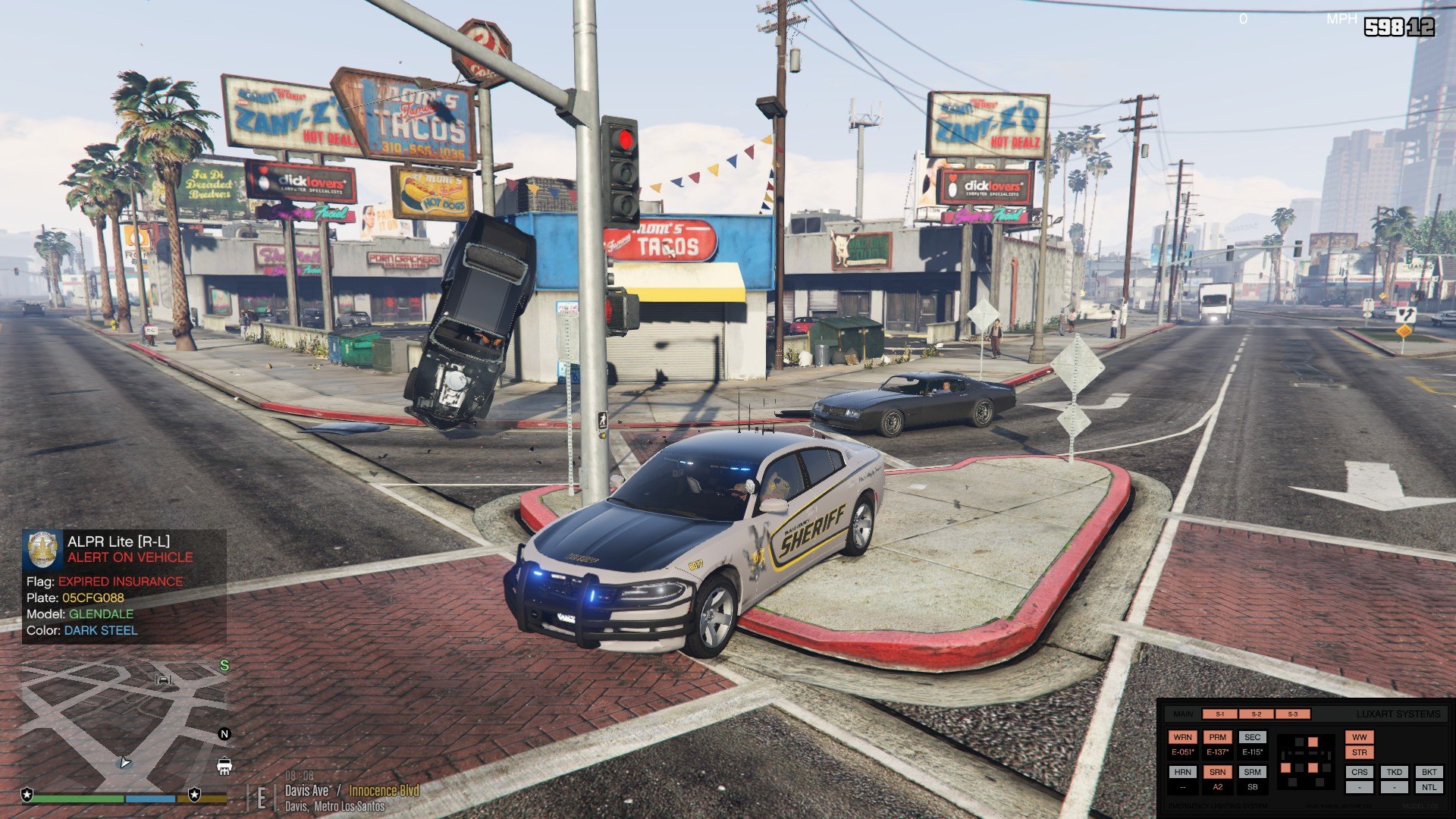The width and height of the screenshot is (1456, 819).
Task: Switch to stage S-1 on Luxart panel
Action: point(1219,714)
